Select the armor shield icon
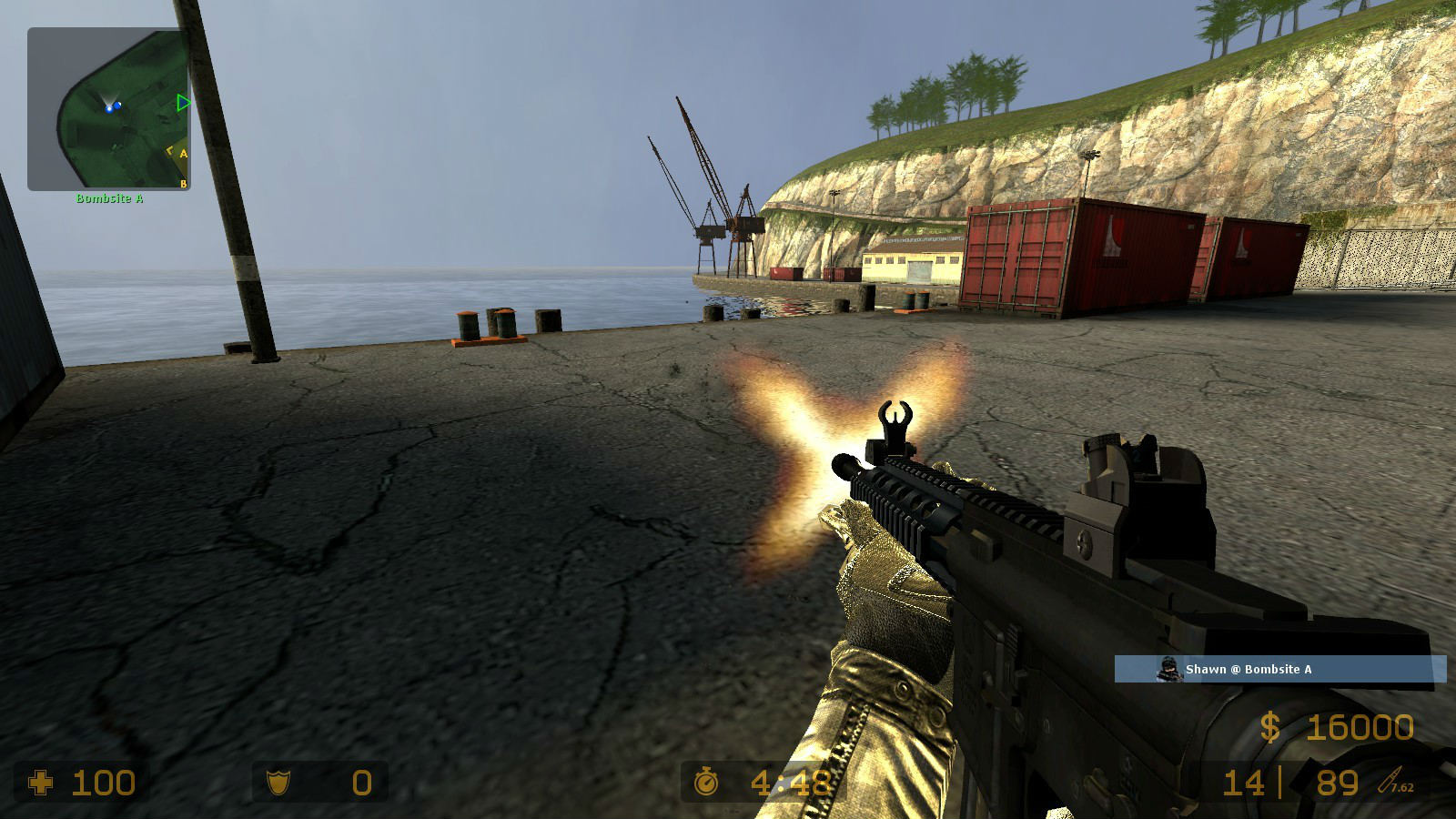The width and height of the screenshot is (1456, 819). pyautogui.click(x=280, y=784)
